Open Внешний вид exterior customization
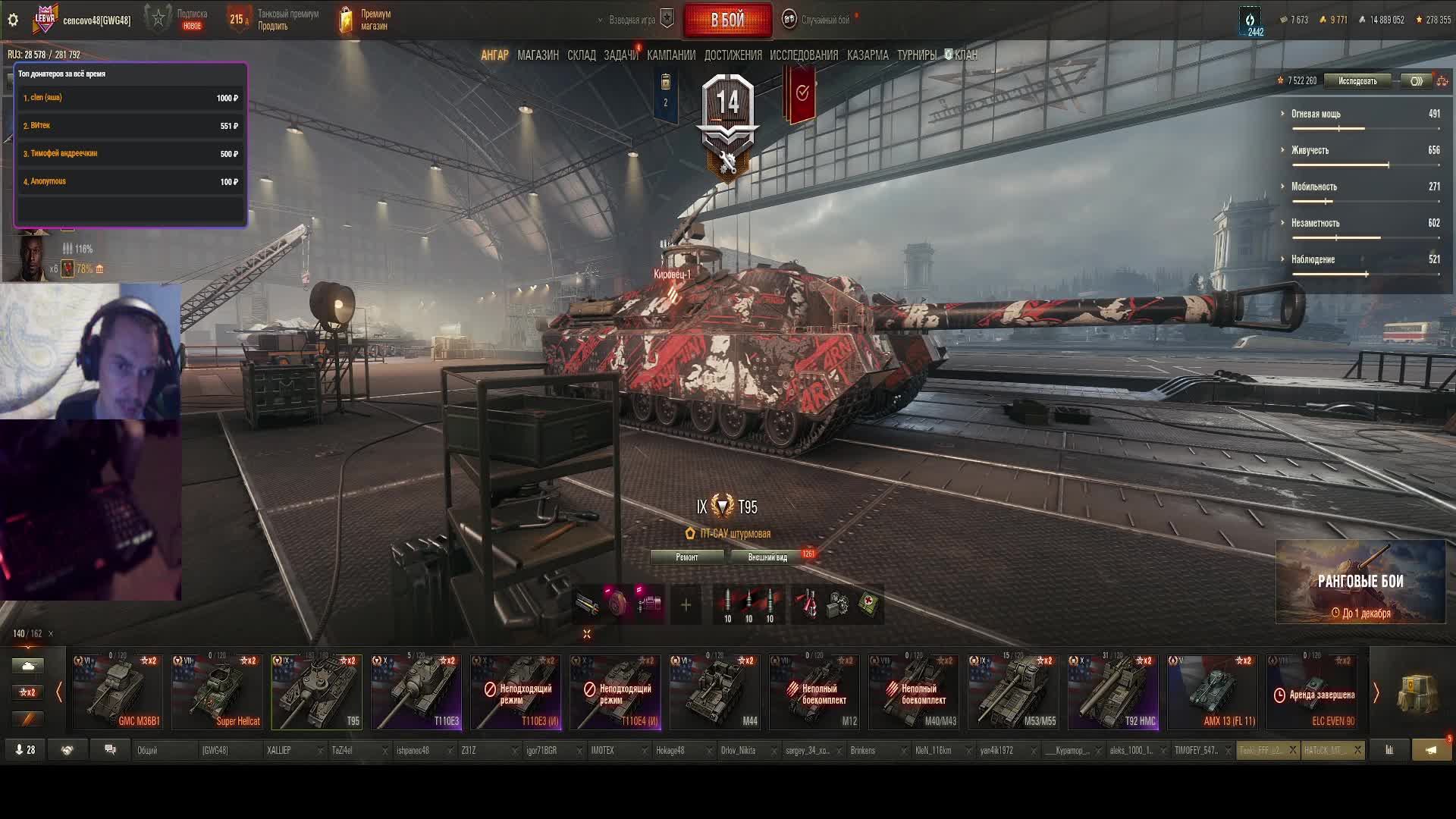The image size is (1456, 819). 767,557
